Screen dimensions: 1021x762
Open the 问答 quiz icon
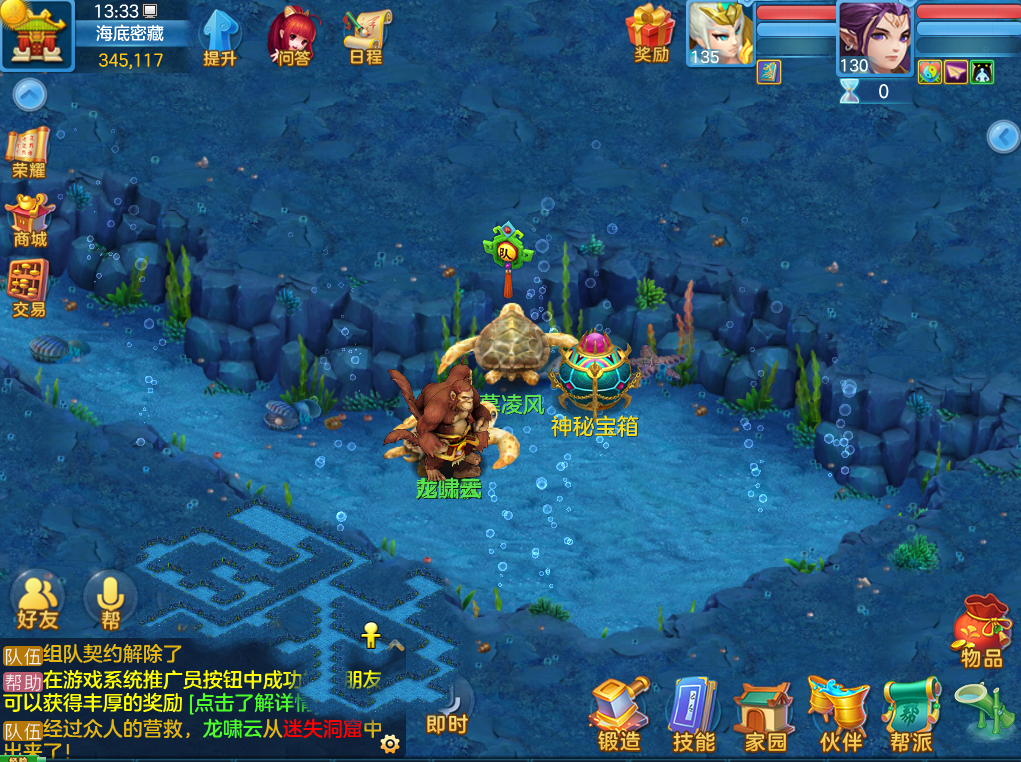[293, 37]
